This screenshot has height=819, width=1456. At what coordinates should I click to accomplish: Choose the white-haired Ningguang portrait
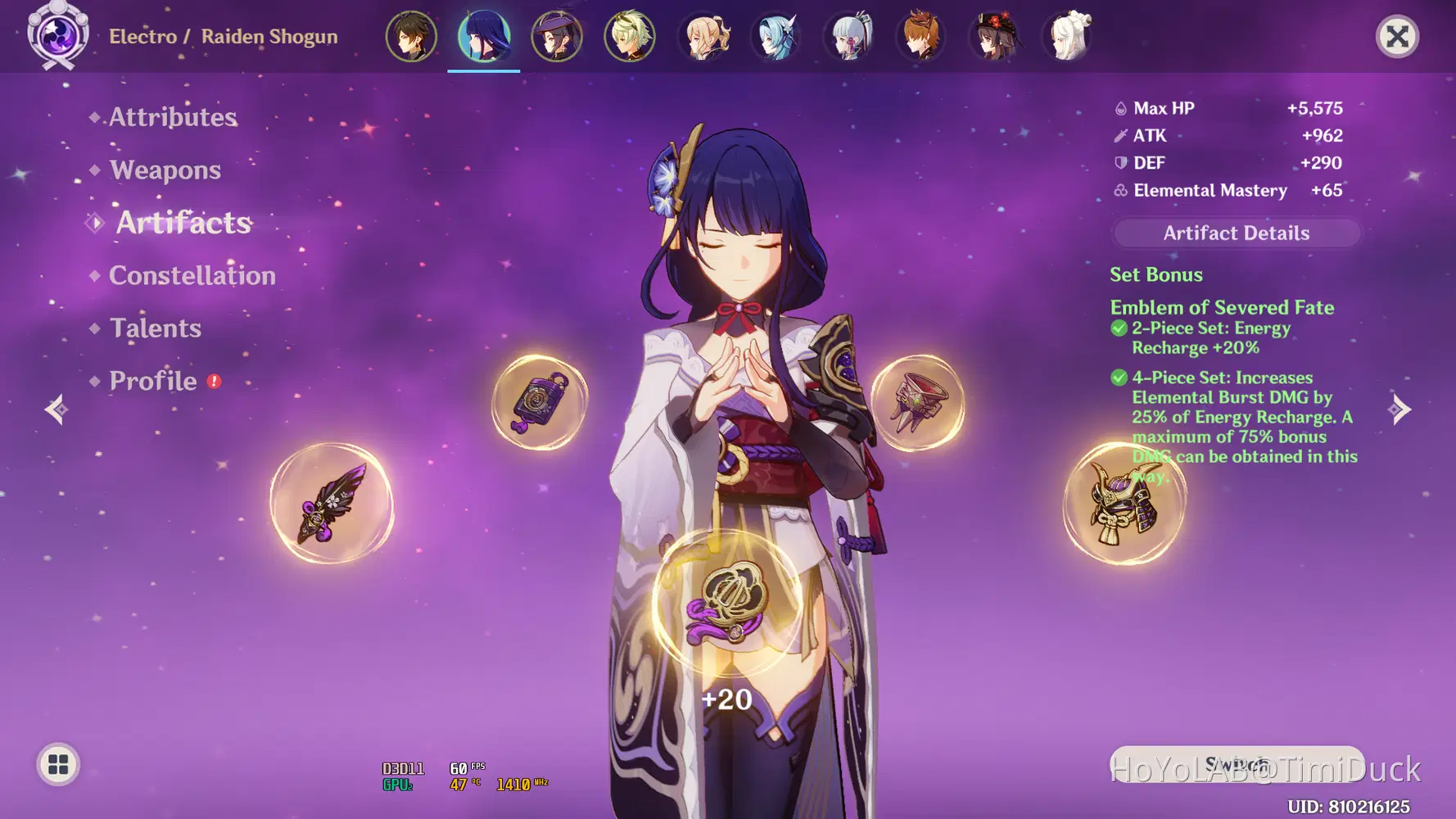[x=1068, y=37]
